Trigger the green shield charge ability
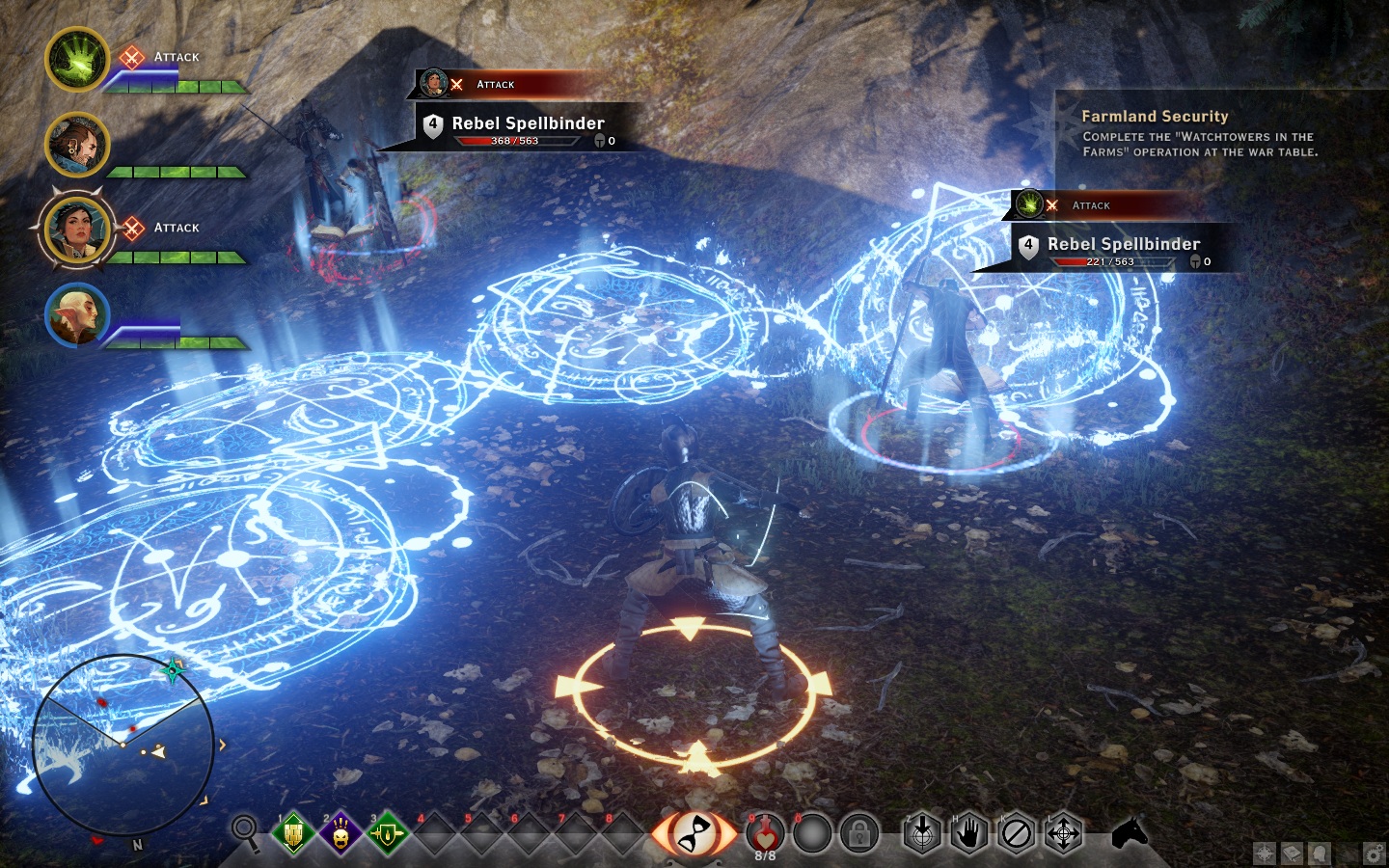Image resolution: width=1389 pixels, height=868 pixels. click(x=387, y=833)
